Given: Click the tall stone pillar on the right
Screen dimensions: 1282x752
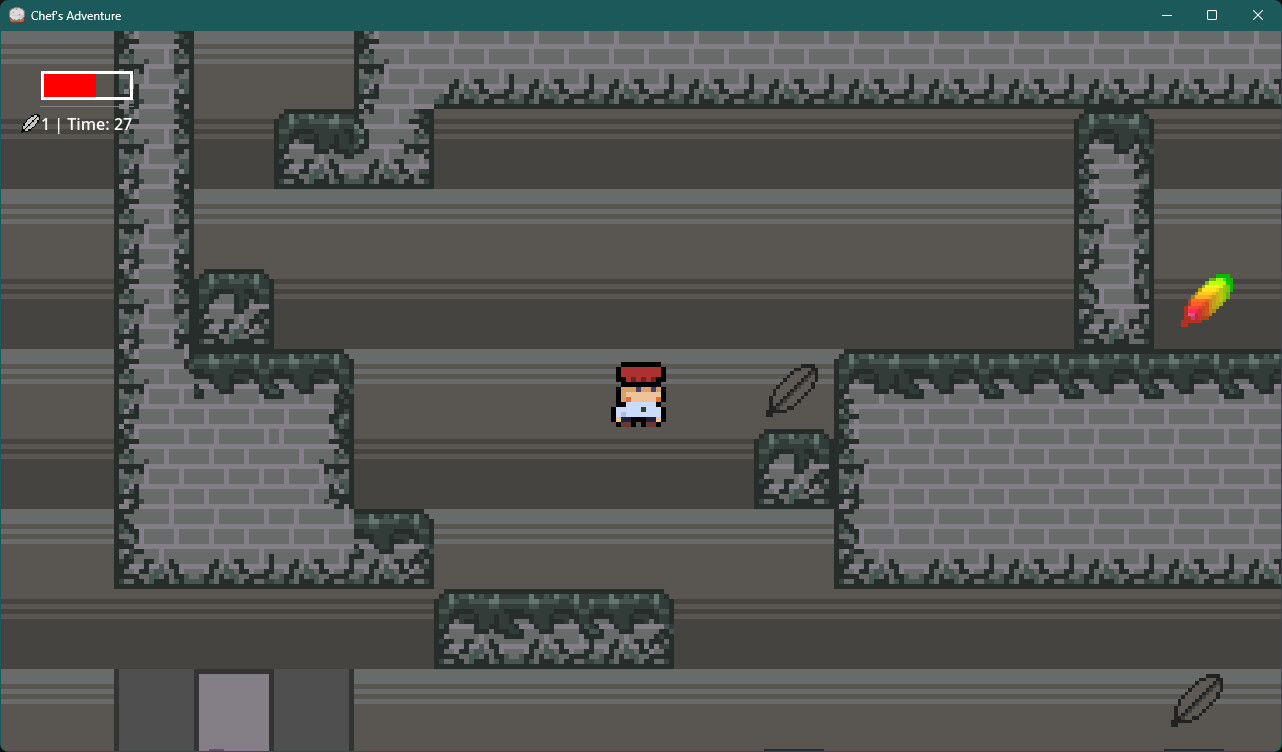Looking at the screenshot, I should (1114, 230).
